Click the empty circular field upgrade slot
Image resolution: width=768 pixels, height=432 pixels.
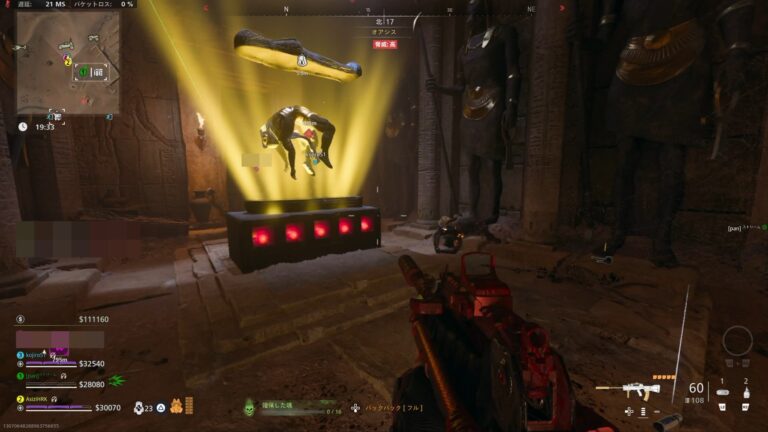point(737,340)
